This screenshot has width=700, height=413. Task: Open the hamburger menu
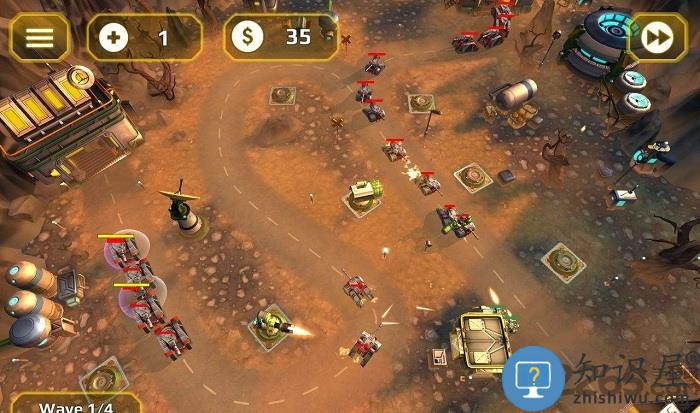click(x=39, y=38)
